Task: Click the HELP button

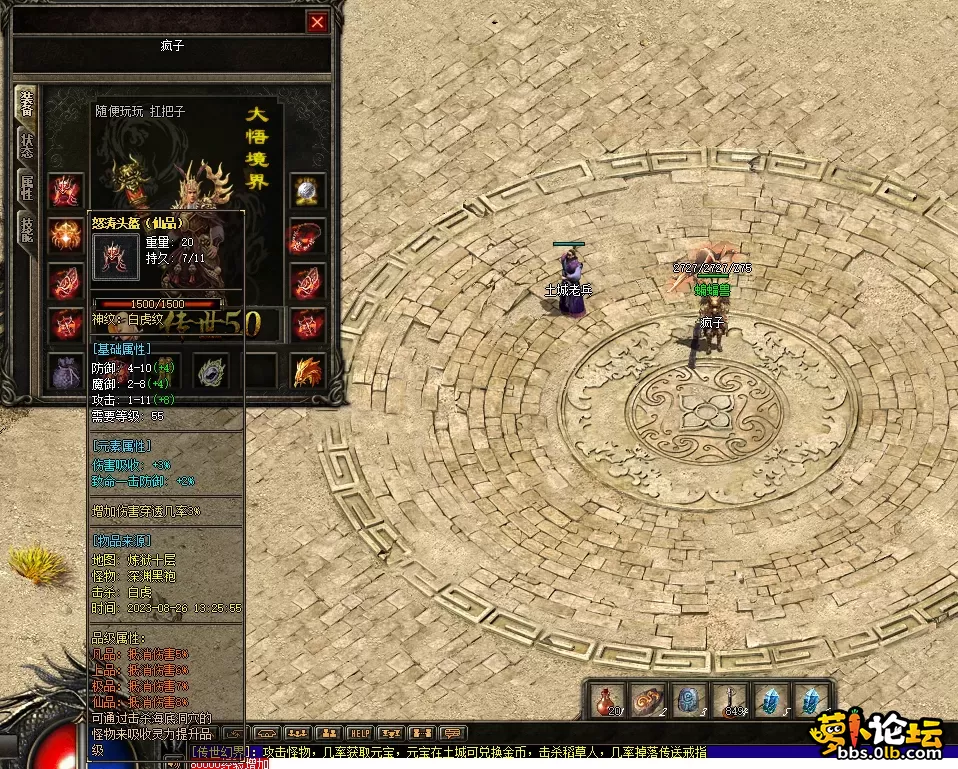Action: pos(360,733)
